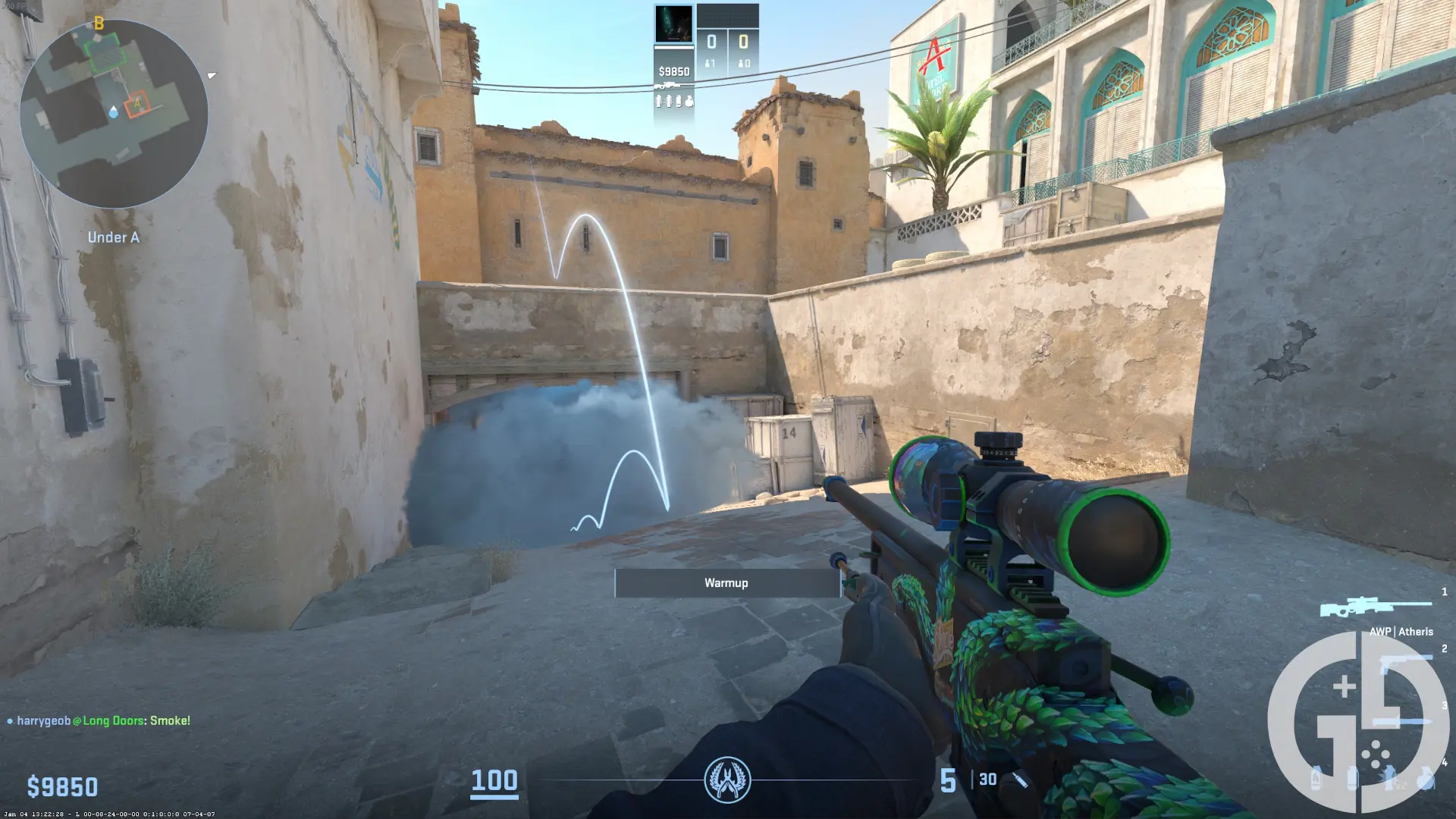Click the Warmup banner label
This screenshot has height=819, width=1456.
click(726, 582)
